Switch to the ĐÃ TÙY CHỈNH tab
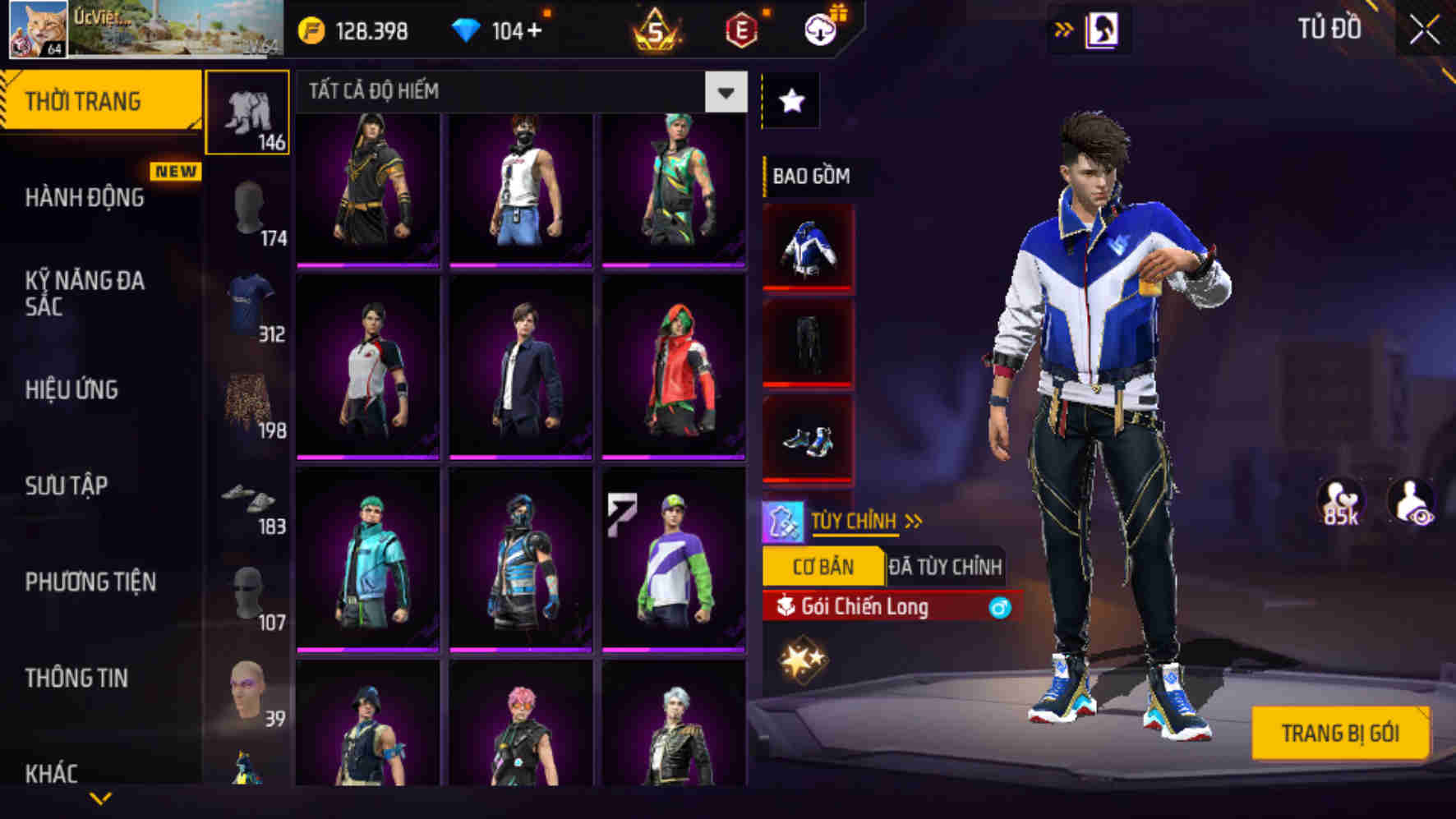This screenshot has height=819, width=1456. coord(947,565)
